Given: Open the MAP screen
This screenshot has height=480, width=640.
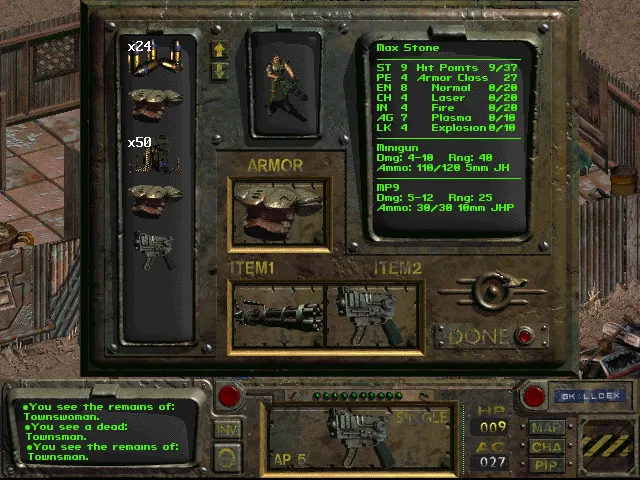Looking at the screenshot, I should pyautogui.click(x=547, y=427).
